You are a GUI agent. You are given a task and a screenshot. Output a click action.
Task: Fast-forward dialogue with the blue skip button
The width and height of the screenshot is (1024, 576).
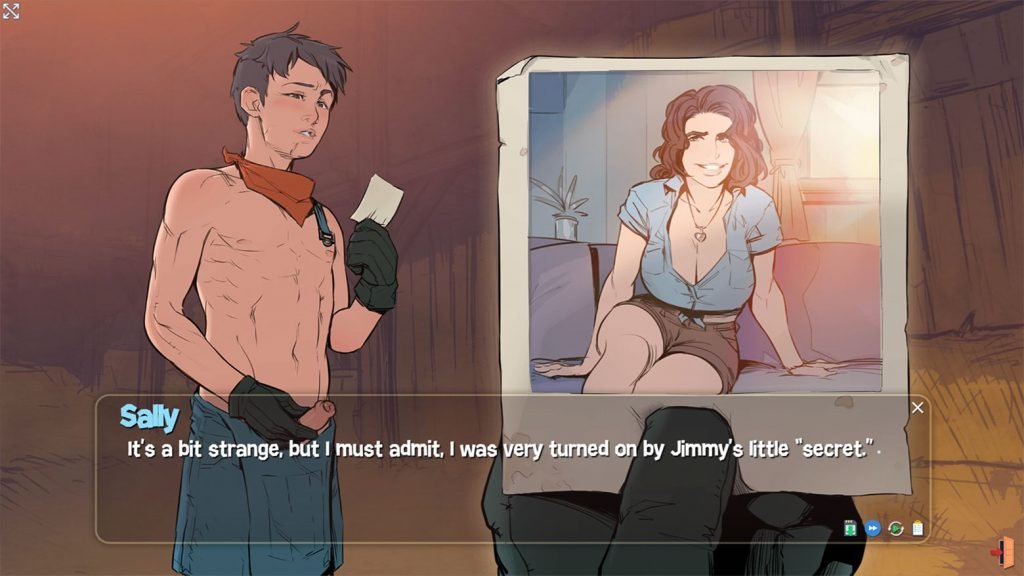(x=872, y=528)
